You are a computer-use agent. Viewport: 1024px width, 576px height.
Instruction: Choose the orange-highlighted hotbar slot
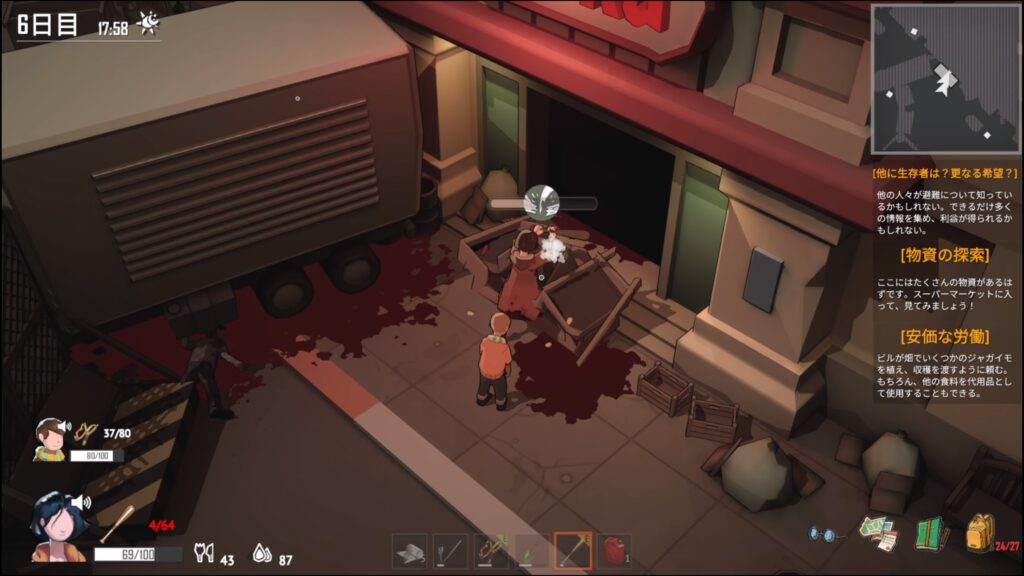pos(573,550)
